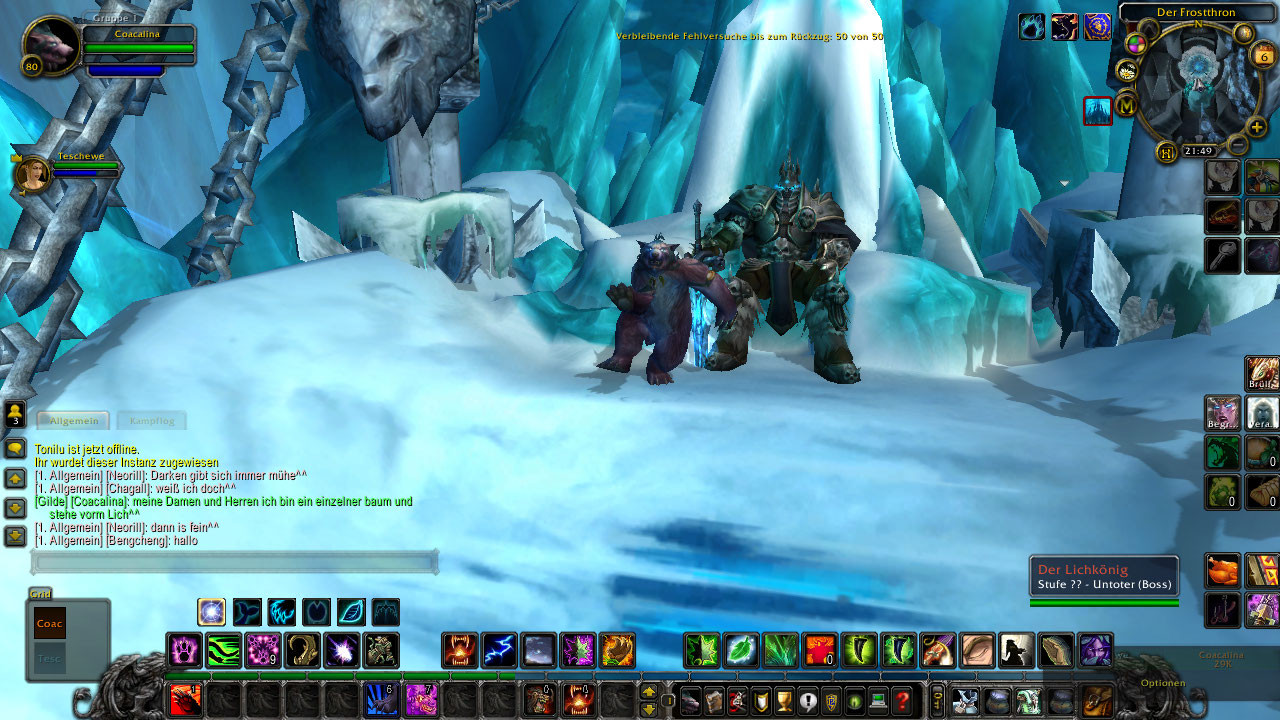Screen dimensions: 1280x720
Task: Cast the green leaf healing spell
Action: [x=741, y=651]
